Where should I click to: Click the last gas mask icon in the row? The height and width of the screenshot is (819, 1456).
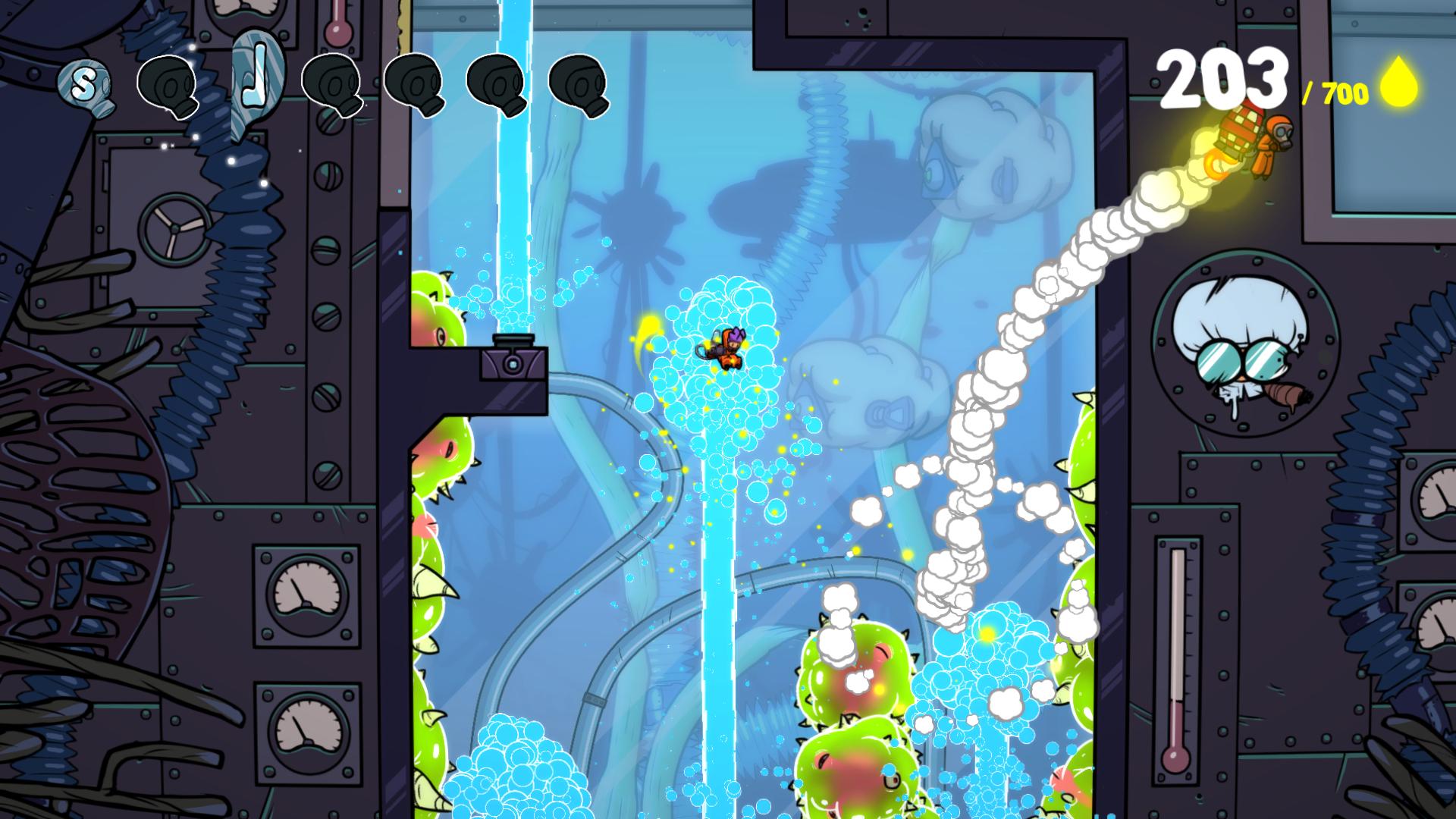pos(580,85)
